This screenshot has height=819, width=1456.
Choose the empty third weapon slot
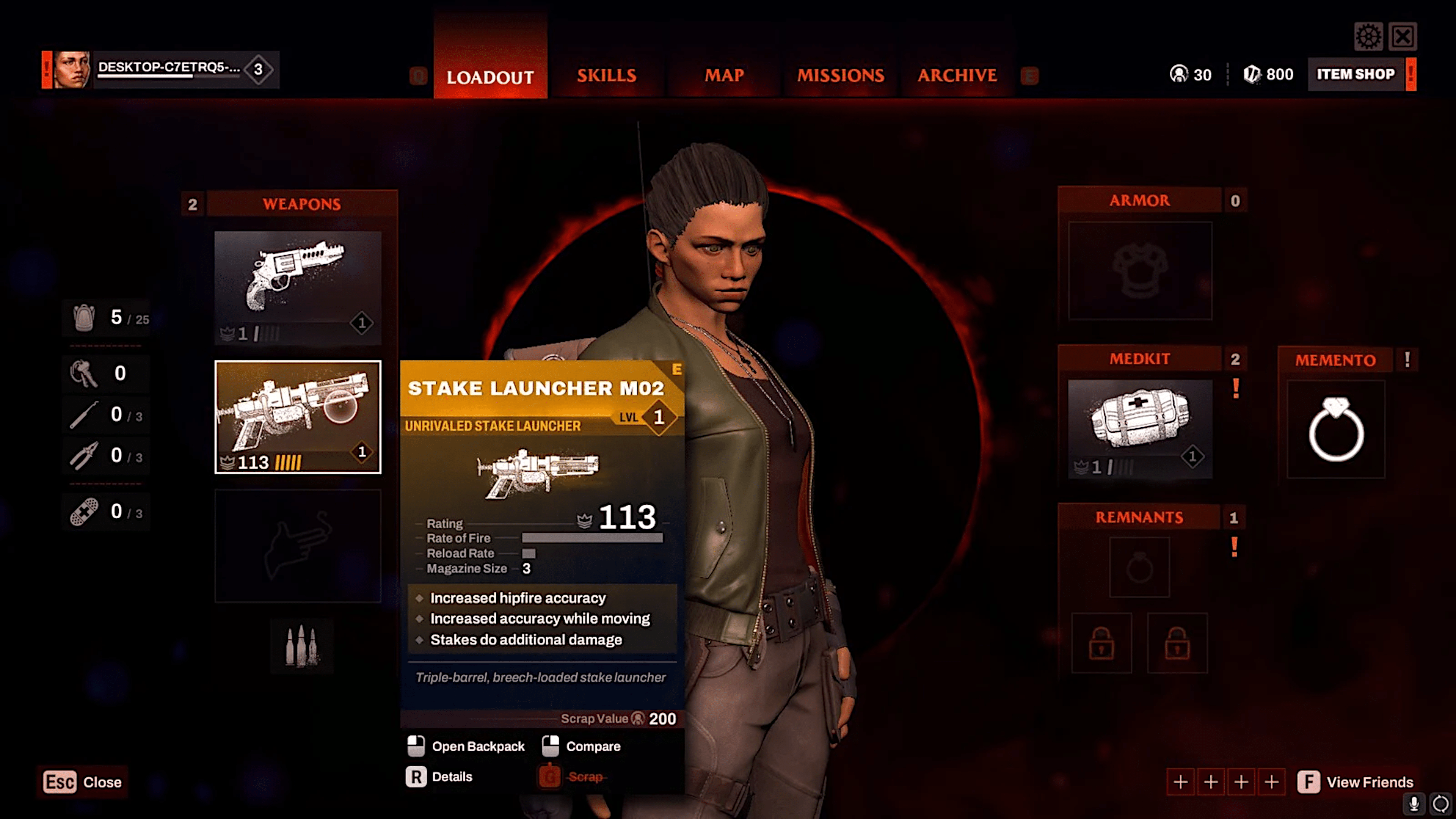point(298,546)
